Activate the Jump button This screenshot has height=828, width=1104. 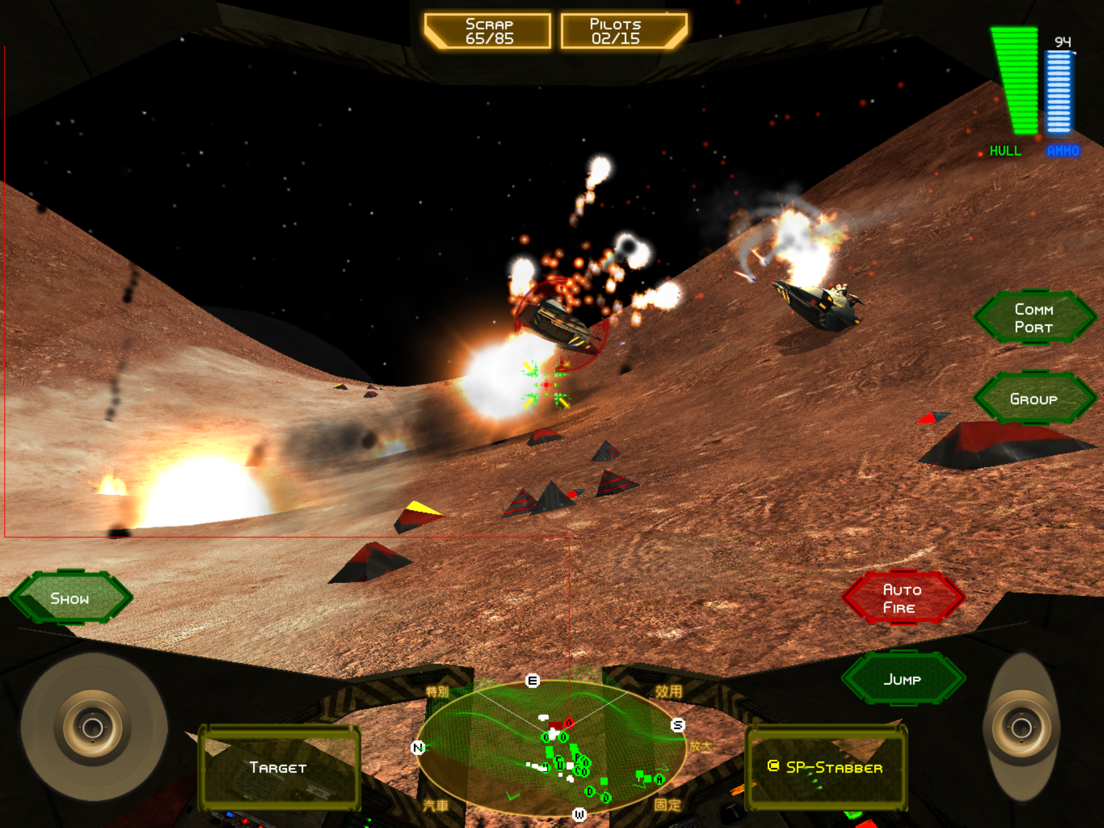[902, 679]
